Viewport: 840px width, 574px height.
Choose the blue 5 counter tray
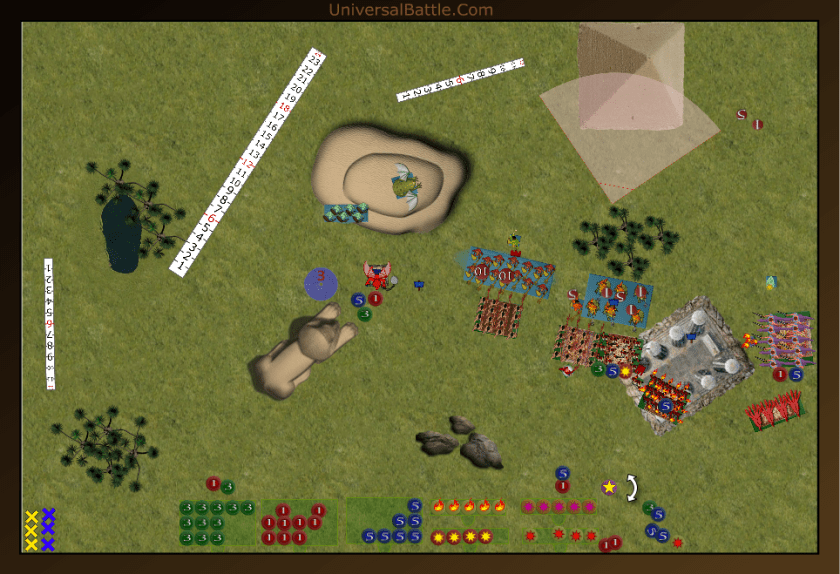393,523
